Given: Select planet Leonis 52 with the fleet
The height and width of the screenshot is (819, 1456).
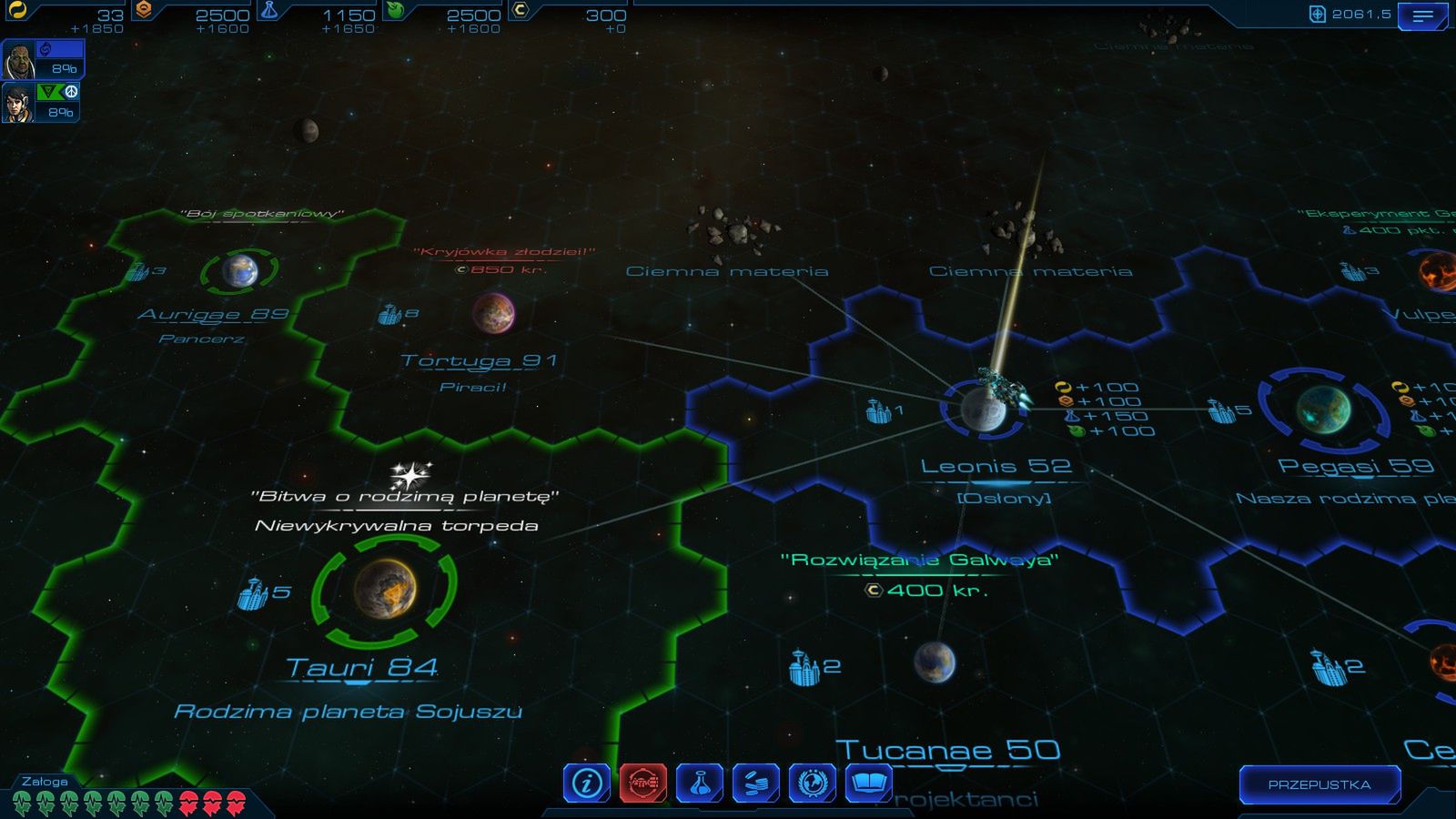Looking at the screenshot, I should coord(983,411).
